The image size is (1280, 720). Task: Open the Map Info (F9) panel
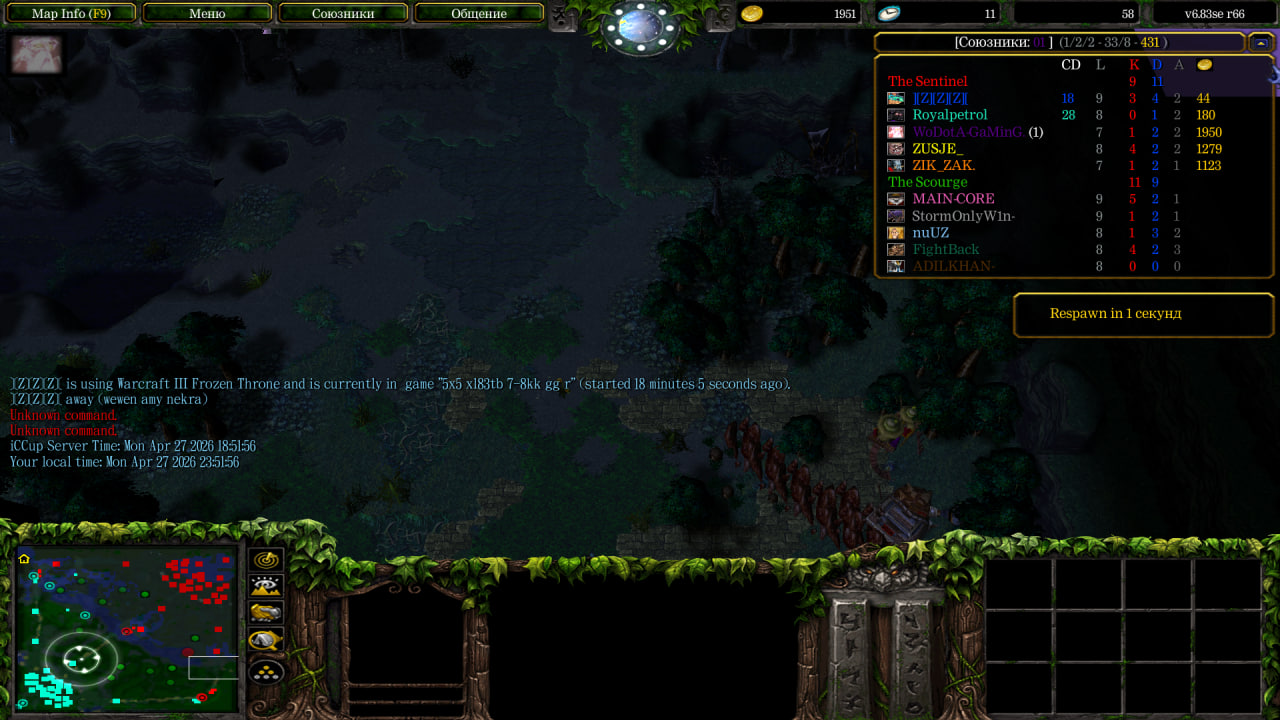click(70, 13)
